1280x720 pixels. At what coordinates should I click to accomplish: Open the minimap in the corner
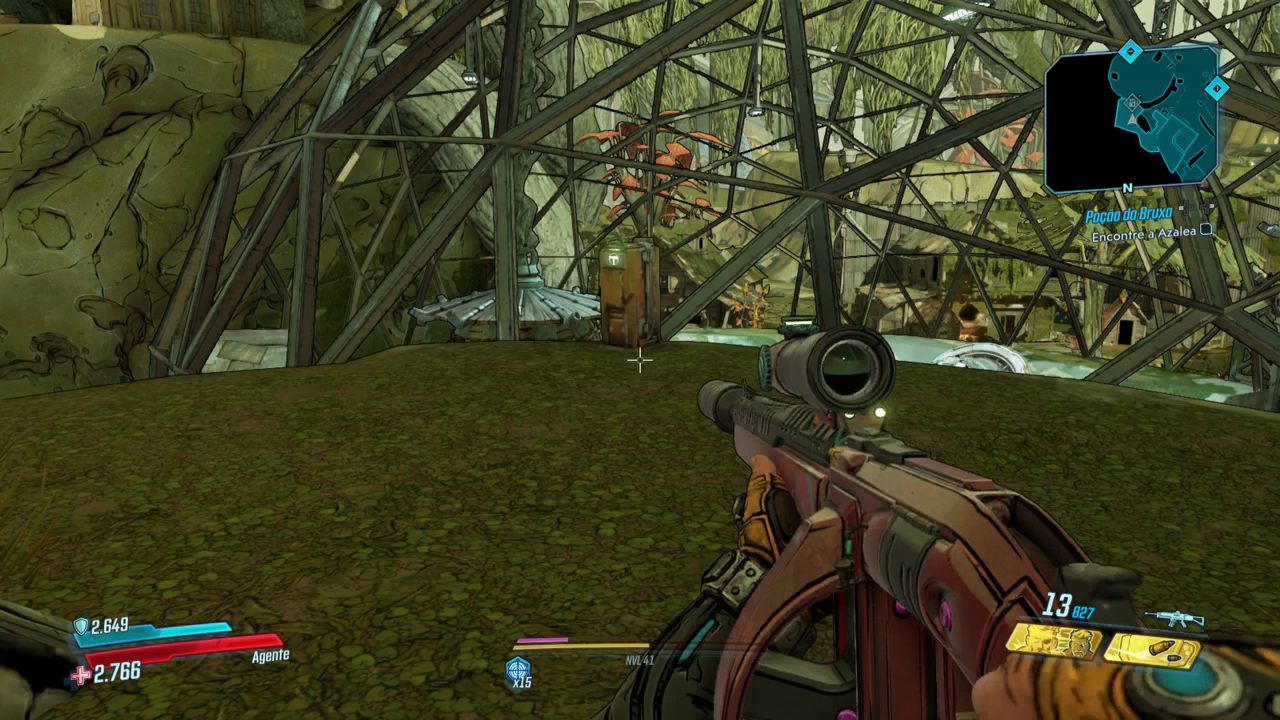(x=1132, y=118)
